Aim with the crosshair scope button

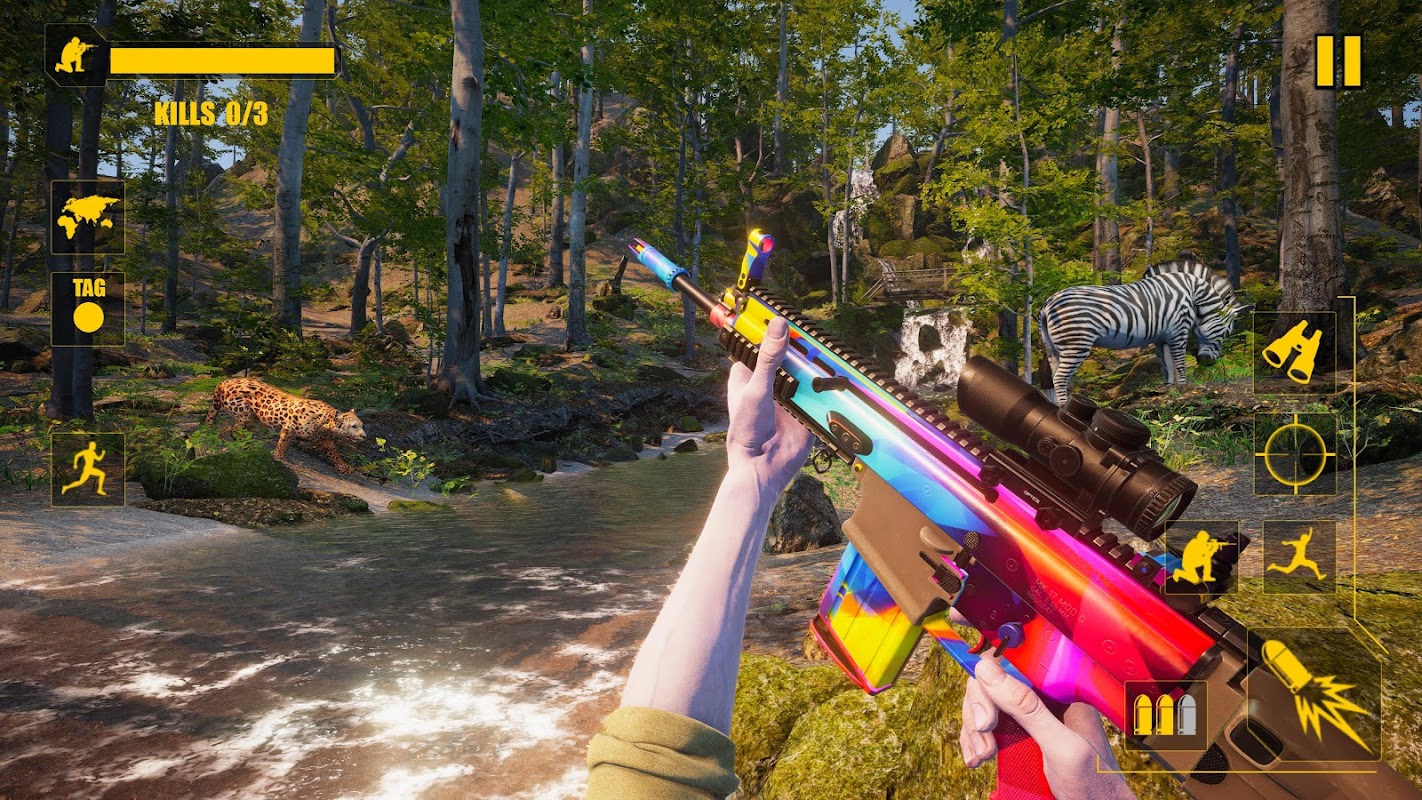[x=1294, y=453]
